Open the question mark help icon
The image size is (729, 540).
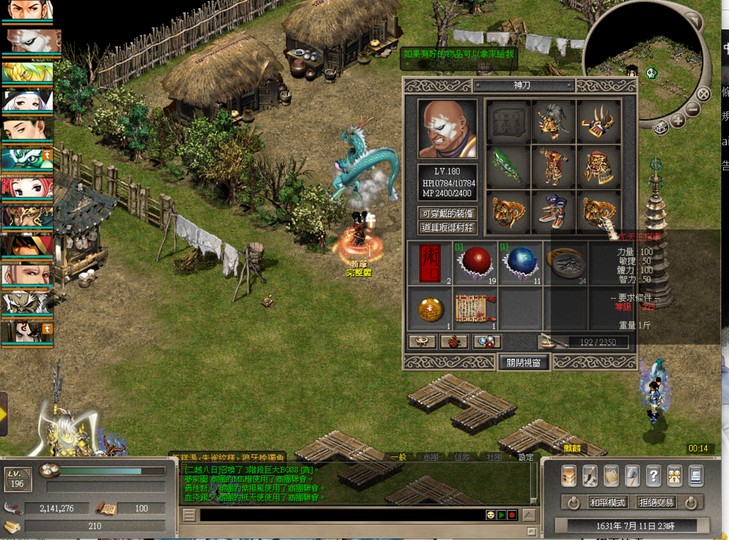[x=653, y=476]
